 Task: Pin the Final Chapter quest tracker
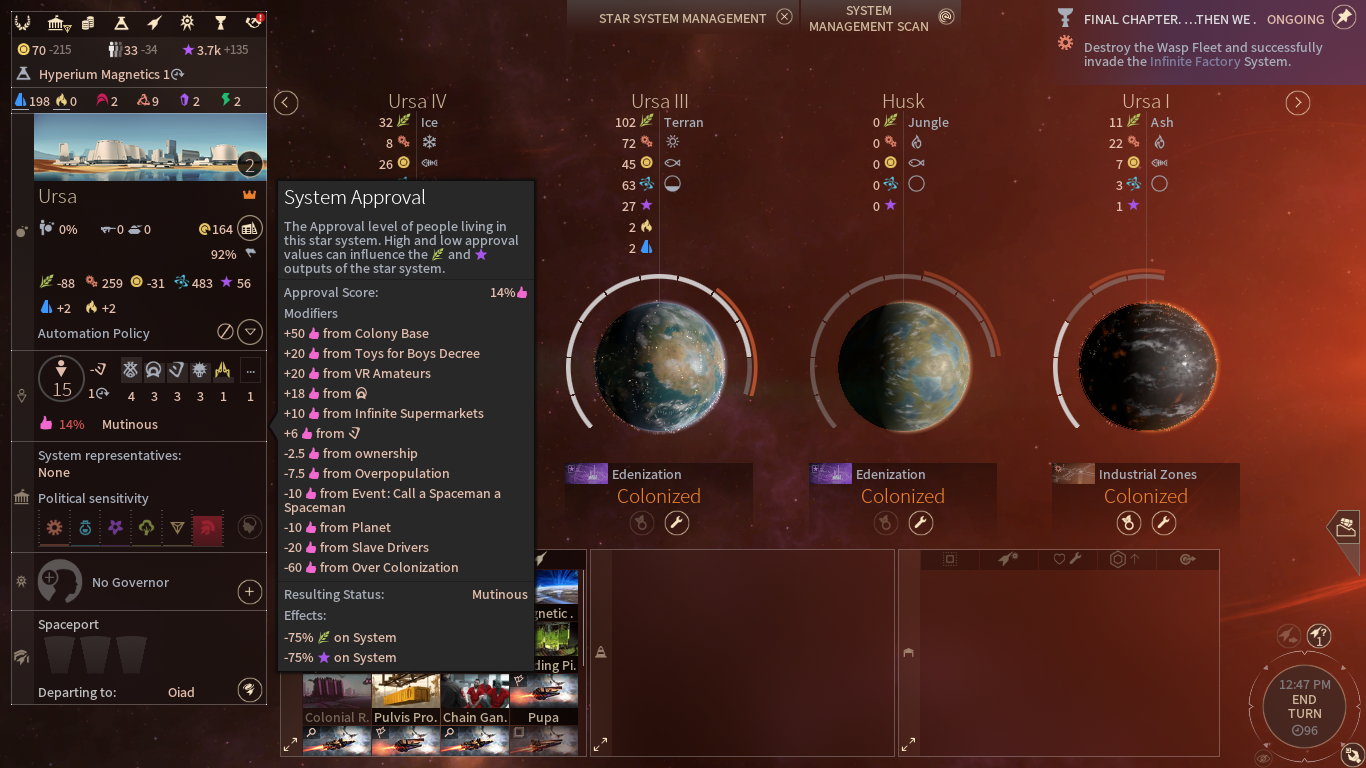(1344, 19)
